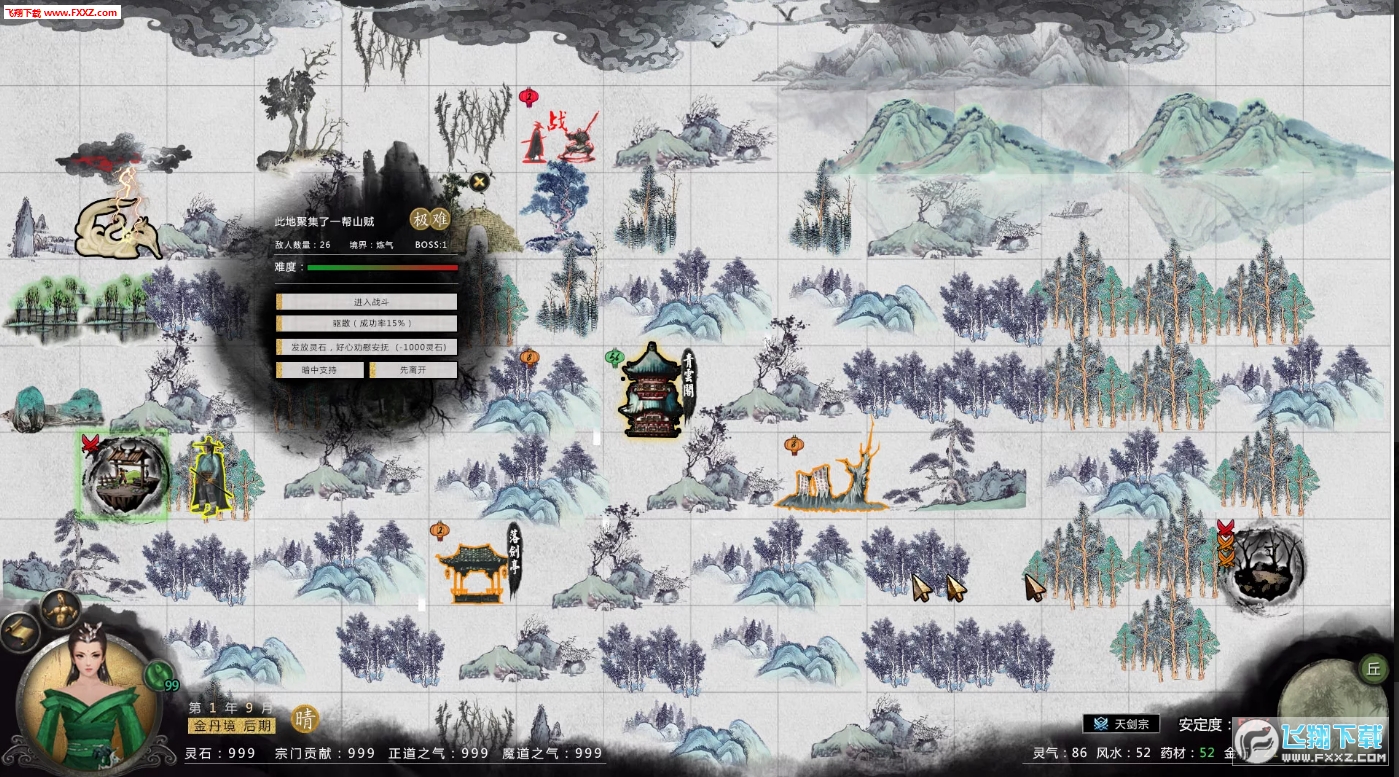Image resolution: width=1399 pixels, height=777 pixels.
Task: Select the 青雲閣 pavilion map marker
Action: (x=652, y=392)
